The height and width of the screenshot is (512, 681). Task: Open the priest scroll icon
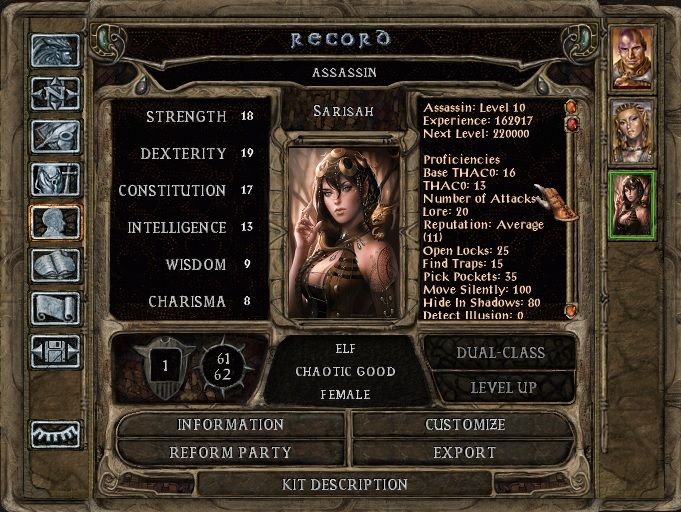click(55, 307)
